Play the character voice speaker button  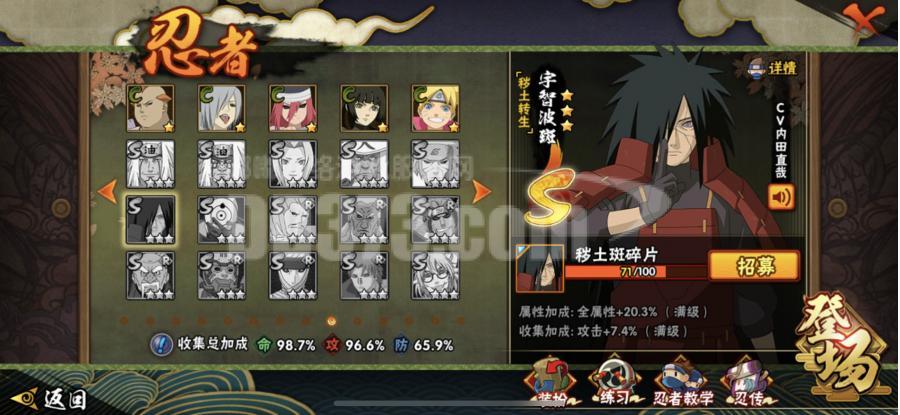click(x=781, y=196)
